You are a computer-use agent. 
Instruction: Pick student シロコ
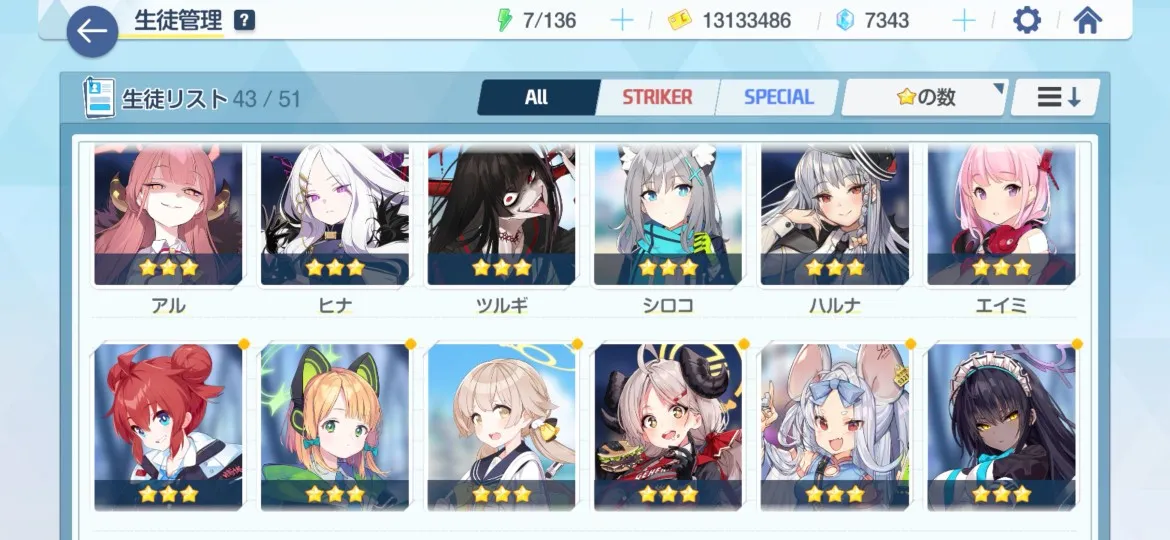tap(668, 216)
